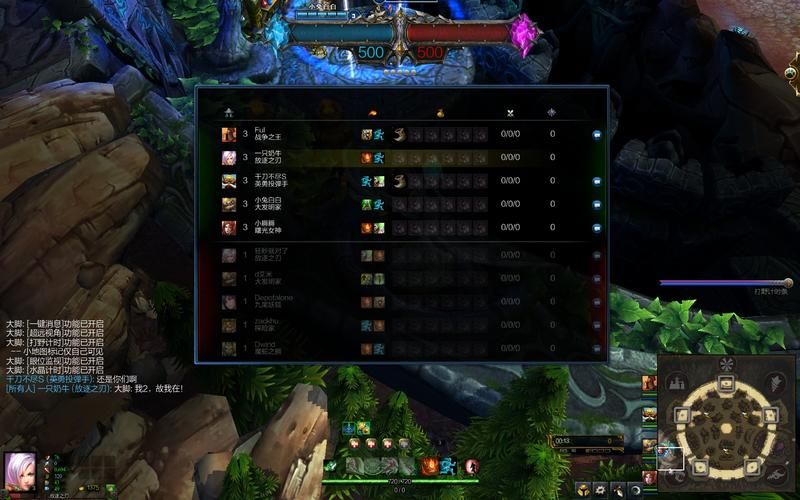Activate the Ignite summoner spell on action bar
Screen dimensions: 800x500
[x=429, y=466]
